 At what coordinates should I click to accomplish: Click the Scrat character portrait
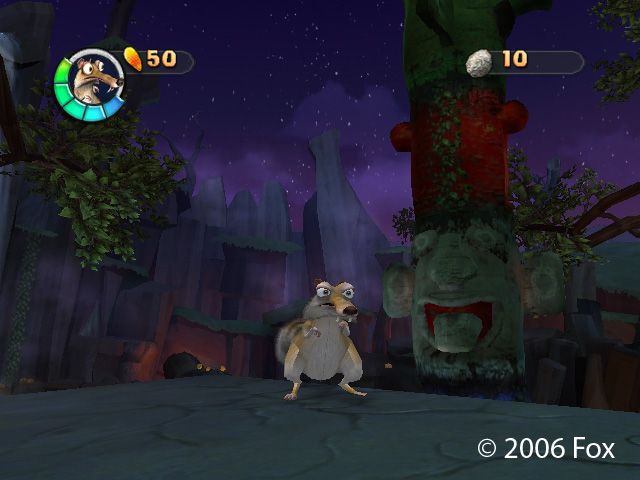[x=90, y=83]
